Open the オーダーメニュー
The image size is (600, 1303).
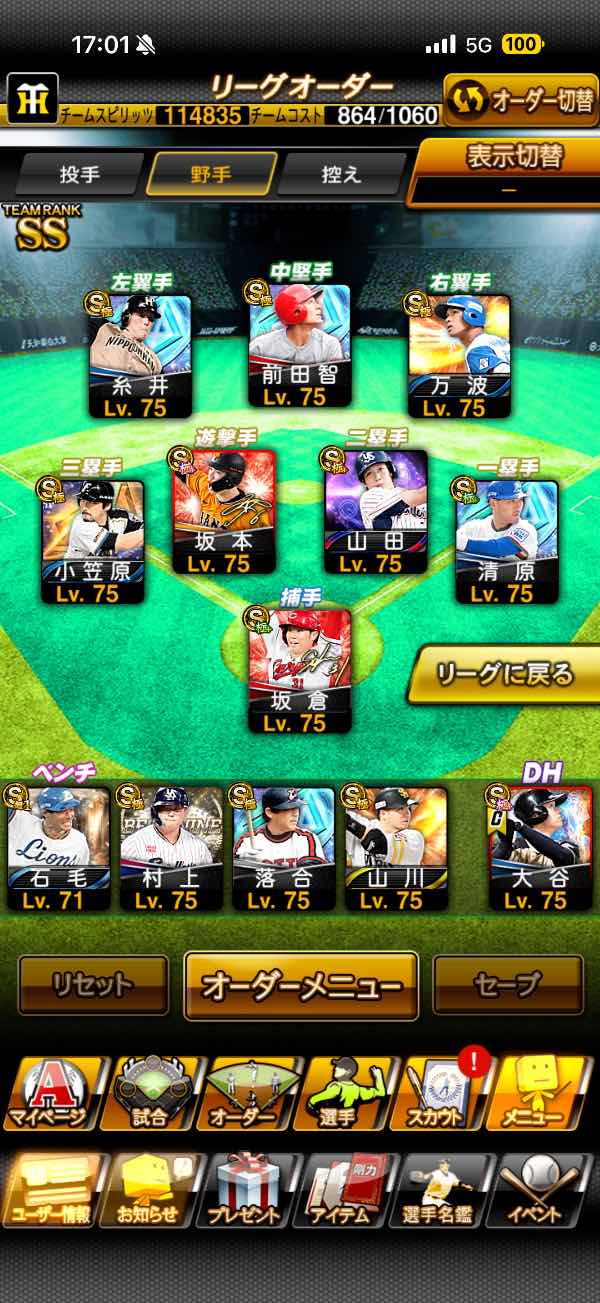301,985
